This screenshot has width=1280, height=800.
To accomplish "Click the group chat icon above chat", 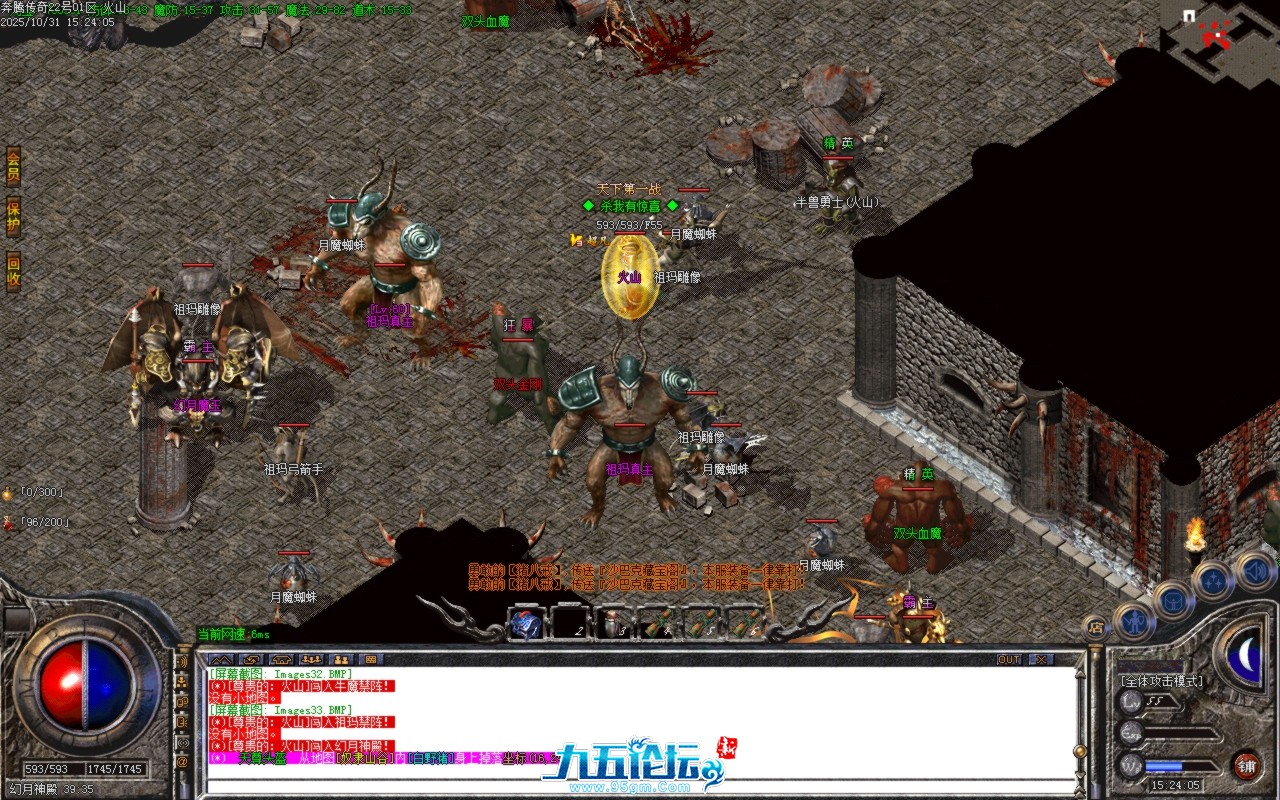I will click(310, 660).
